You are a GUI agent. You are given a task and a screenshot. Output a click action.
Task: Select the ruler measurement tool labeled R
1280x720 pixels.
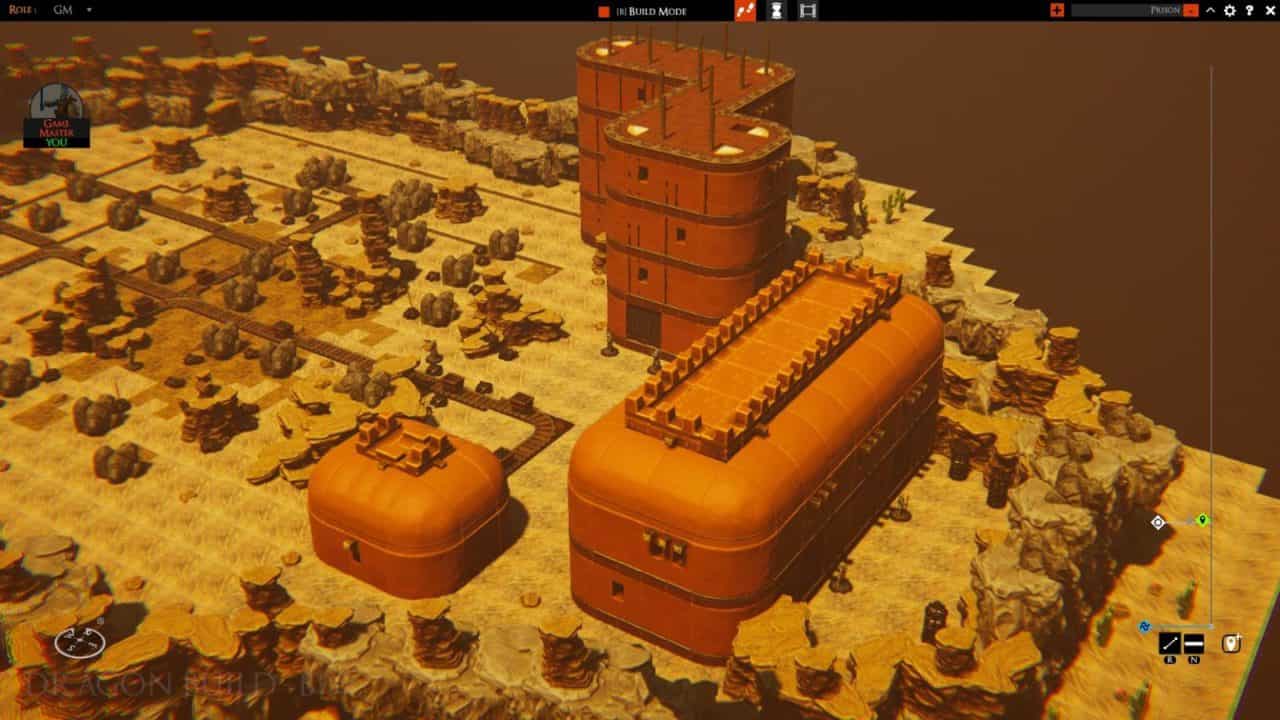pos(1169,642)
